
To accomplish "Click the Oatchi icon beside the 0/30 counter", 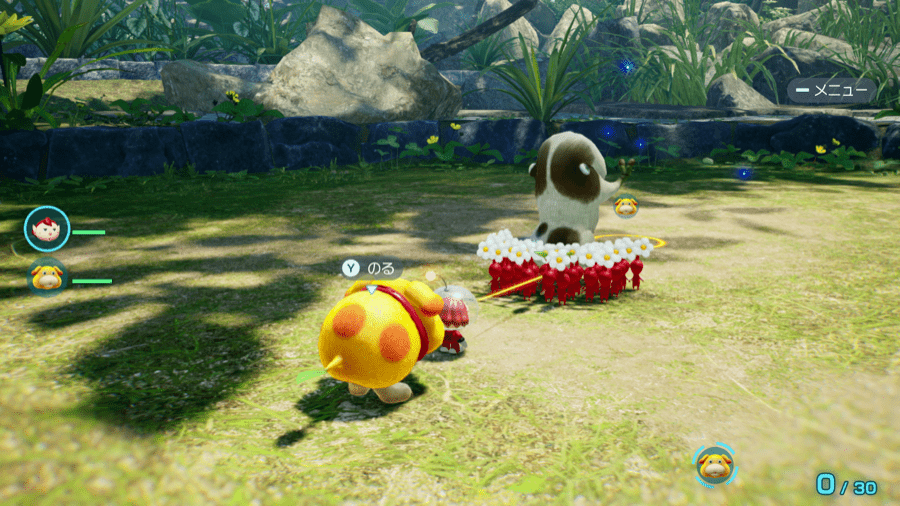I will pyautogui.click(x=714, y=465).
